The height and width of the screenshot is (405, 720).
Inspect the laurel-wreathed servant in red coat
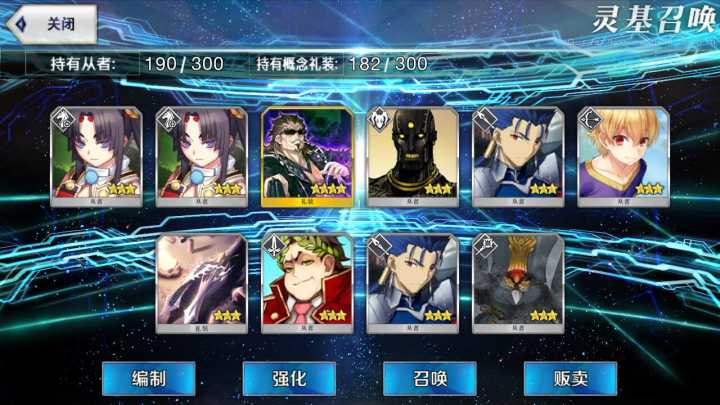pyautogui.click(x=306, y=282)
